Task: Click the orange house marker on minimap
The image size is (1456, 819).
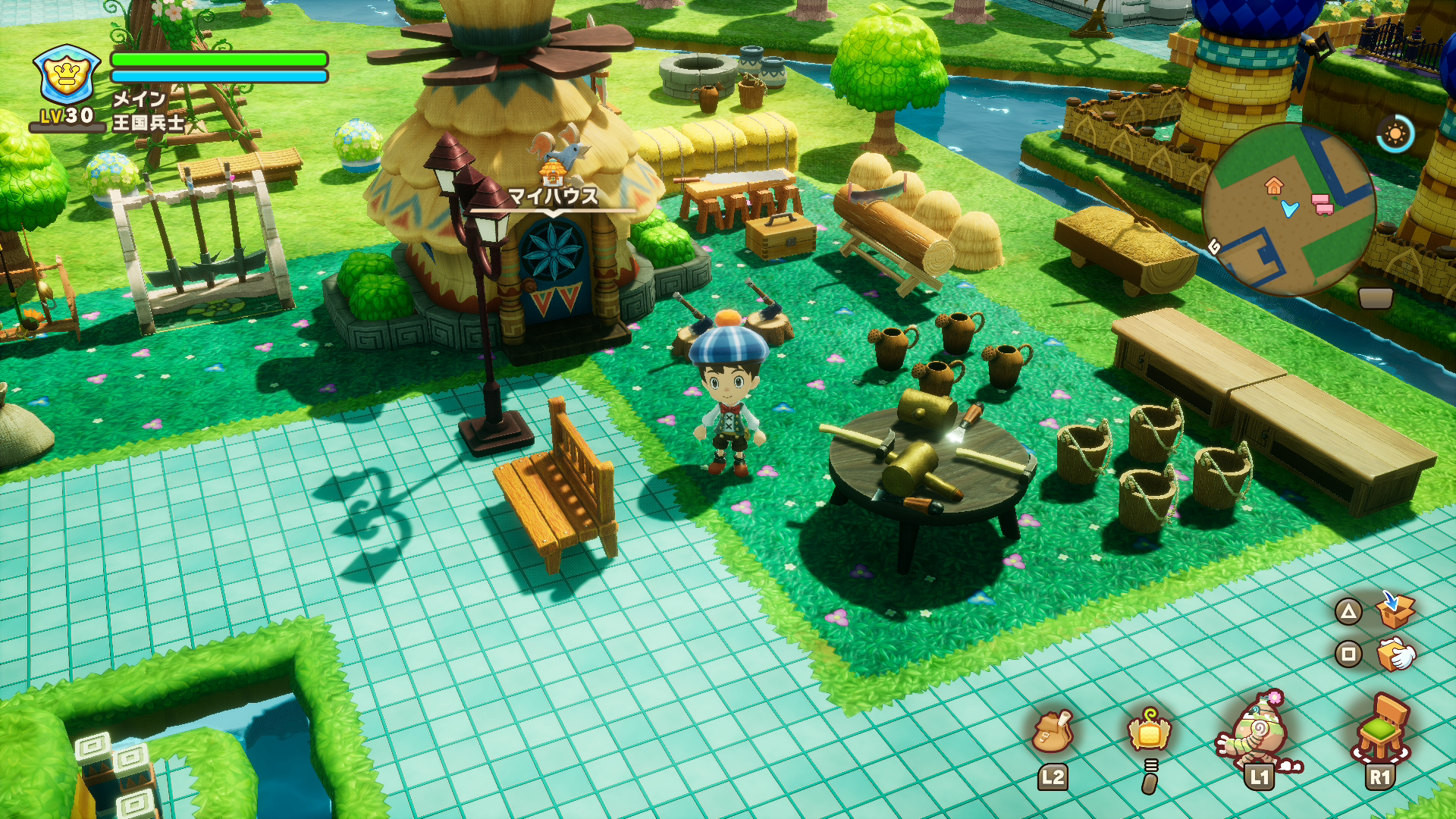Action: pyautogui.click(x=1273, y=185)
